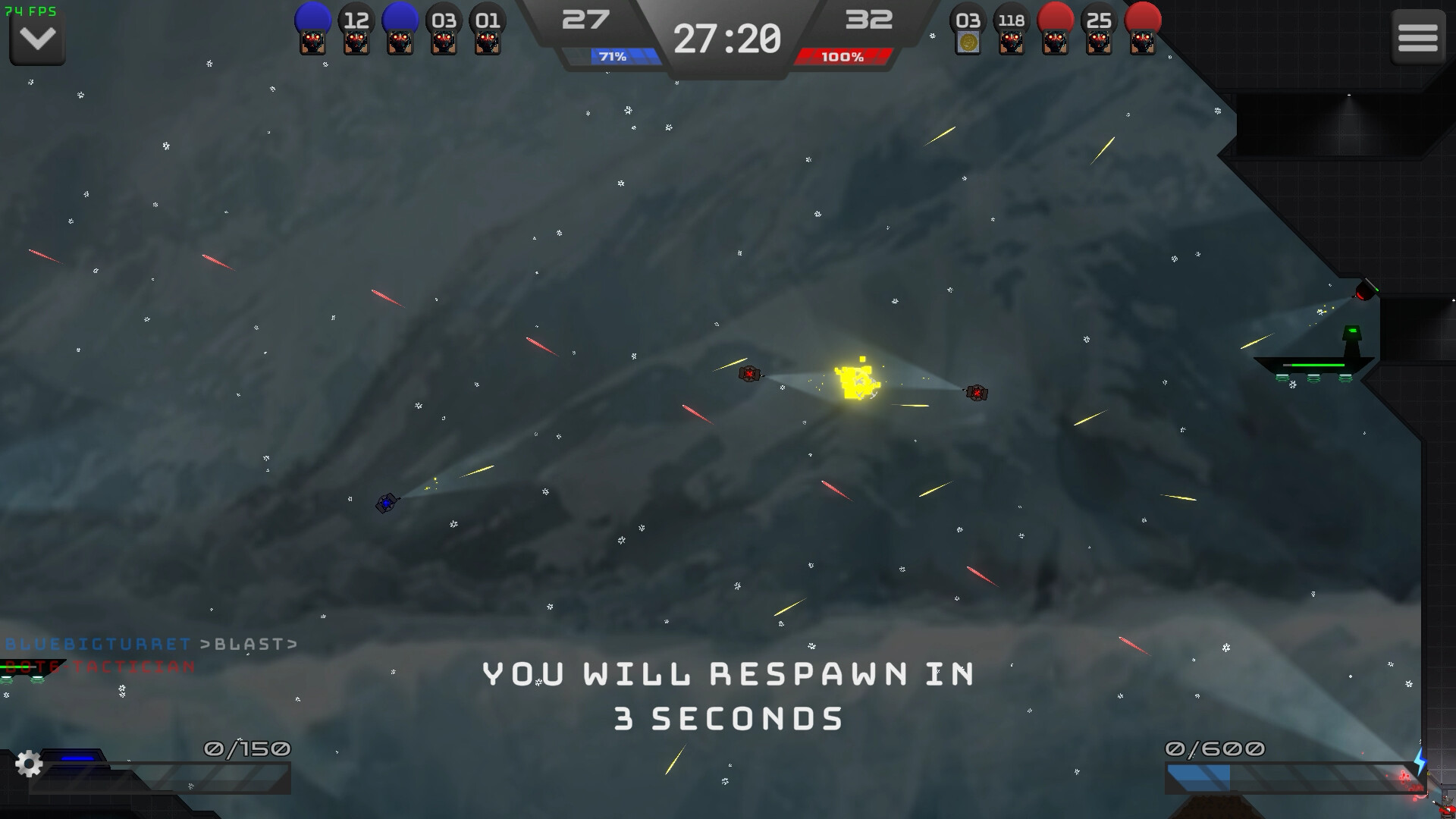
Task: Collapse the HUD with the top-left chevron
Action: click(x=36, y=37)
